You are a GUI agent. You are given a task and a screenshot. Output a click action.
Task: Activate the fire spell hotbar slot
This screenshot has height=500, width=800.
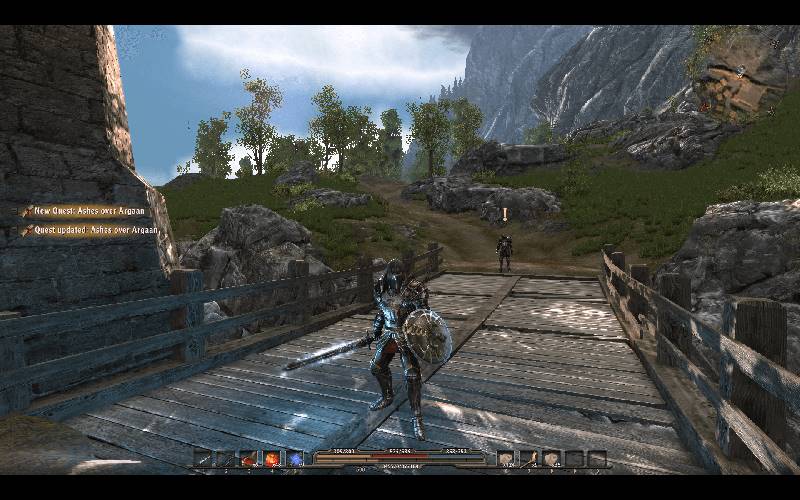coord(272,459)
